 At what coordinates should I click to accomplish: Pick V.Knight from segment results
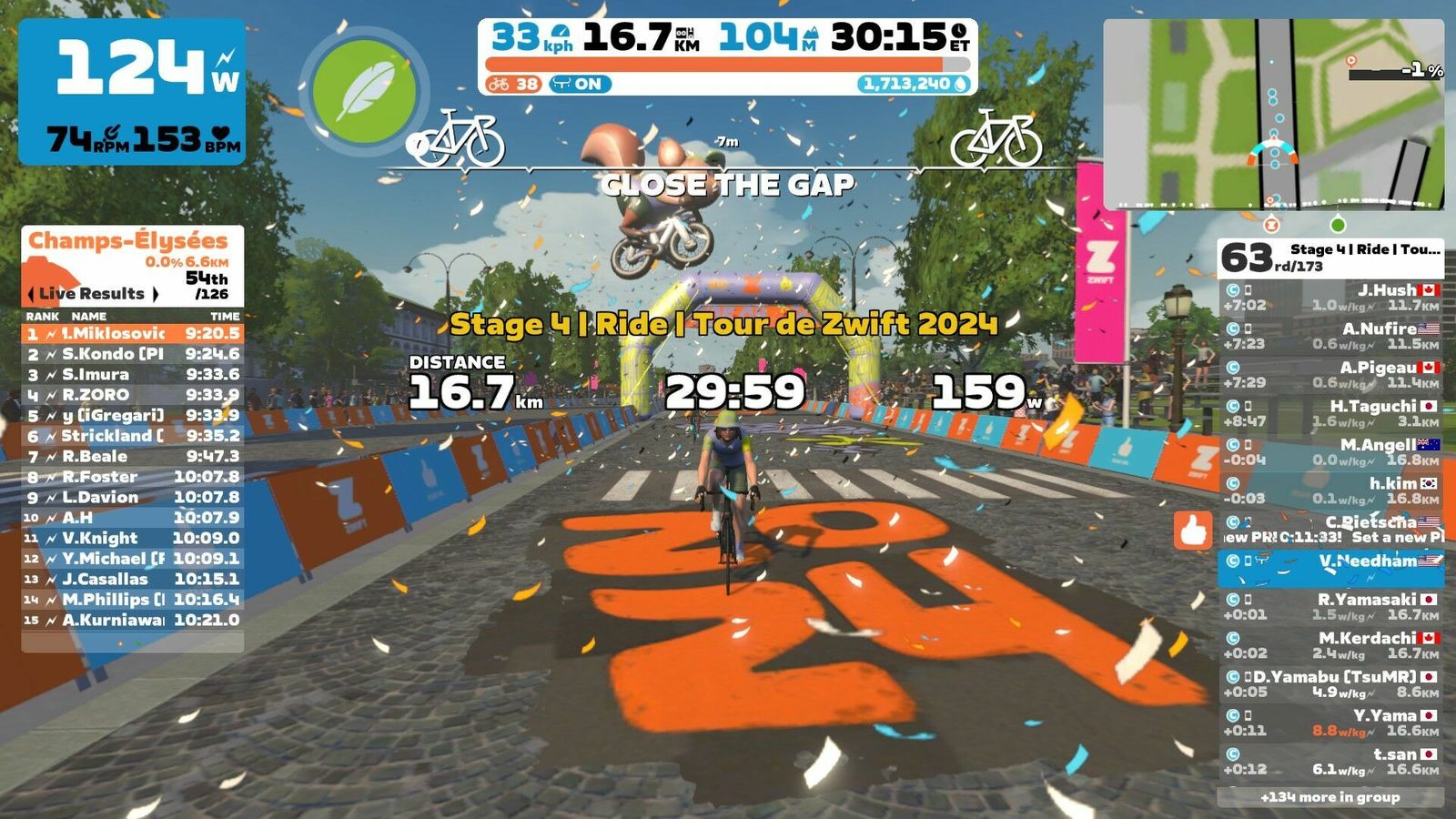click(133, 538)
